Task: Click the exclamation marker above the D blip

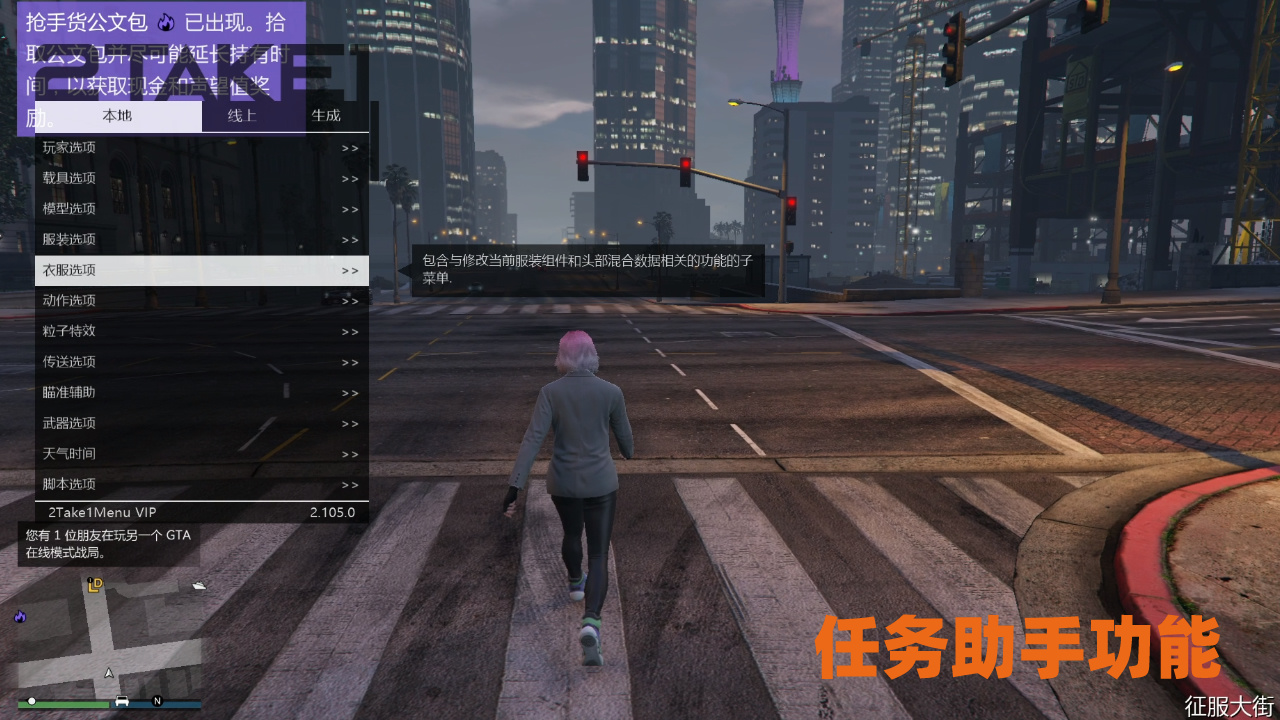Action: coord(89,580)
